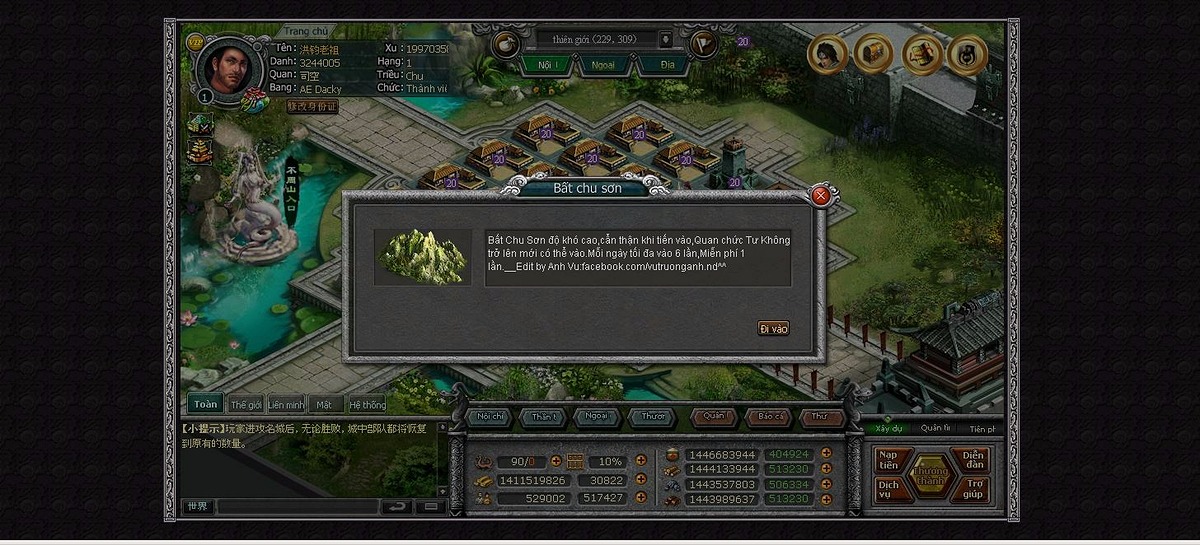This screenshot has height=545, width=1200.
Task: Switch to the Hệ thống chat tab
Action: point(367,405)
